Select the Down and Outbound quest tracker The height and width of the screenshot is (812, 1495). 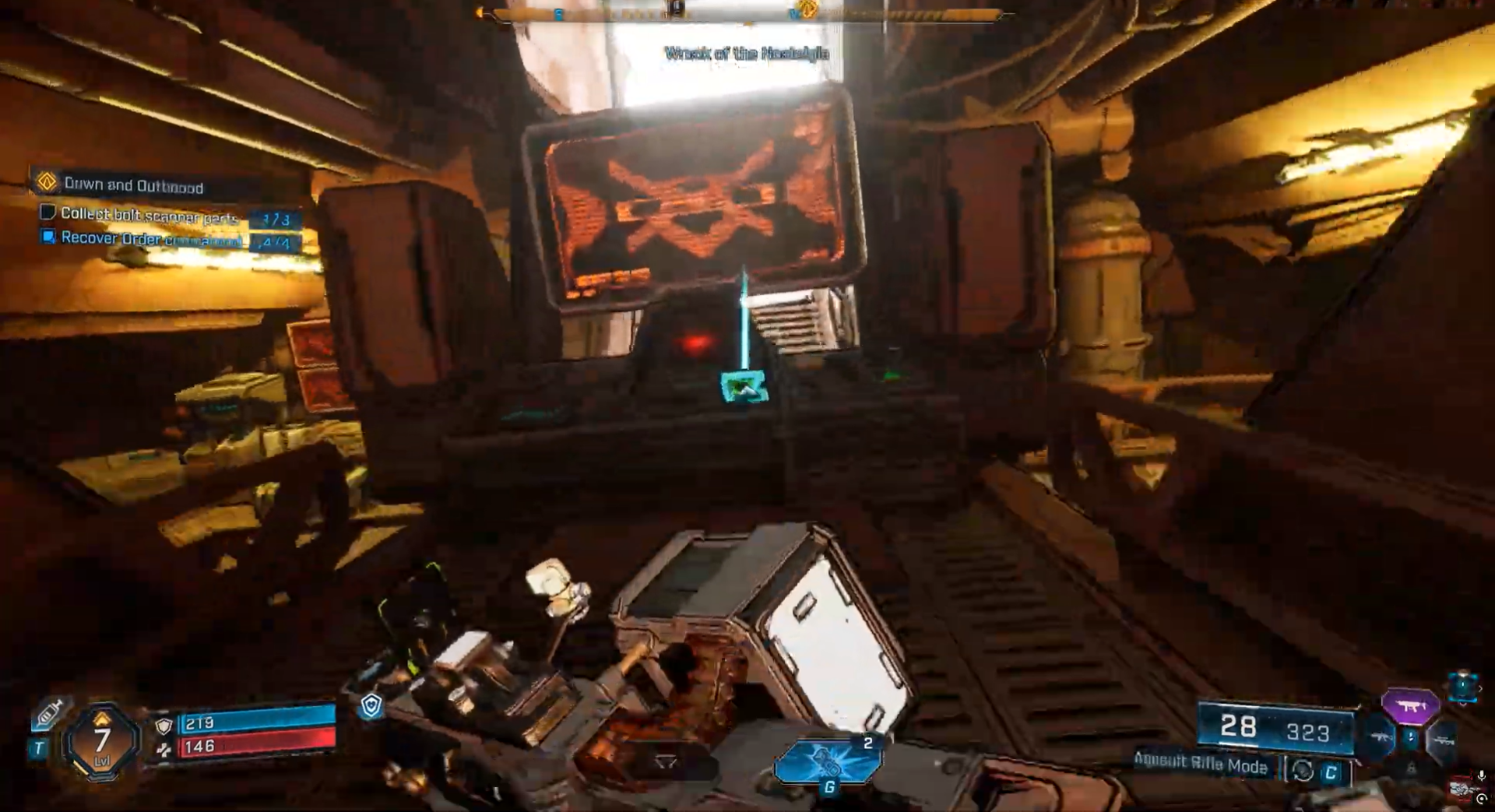[132, 185]
